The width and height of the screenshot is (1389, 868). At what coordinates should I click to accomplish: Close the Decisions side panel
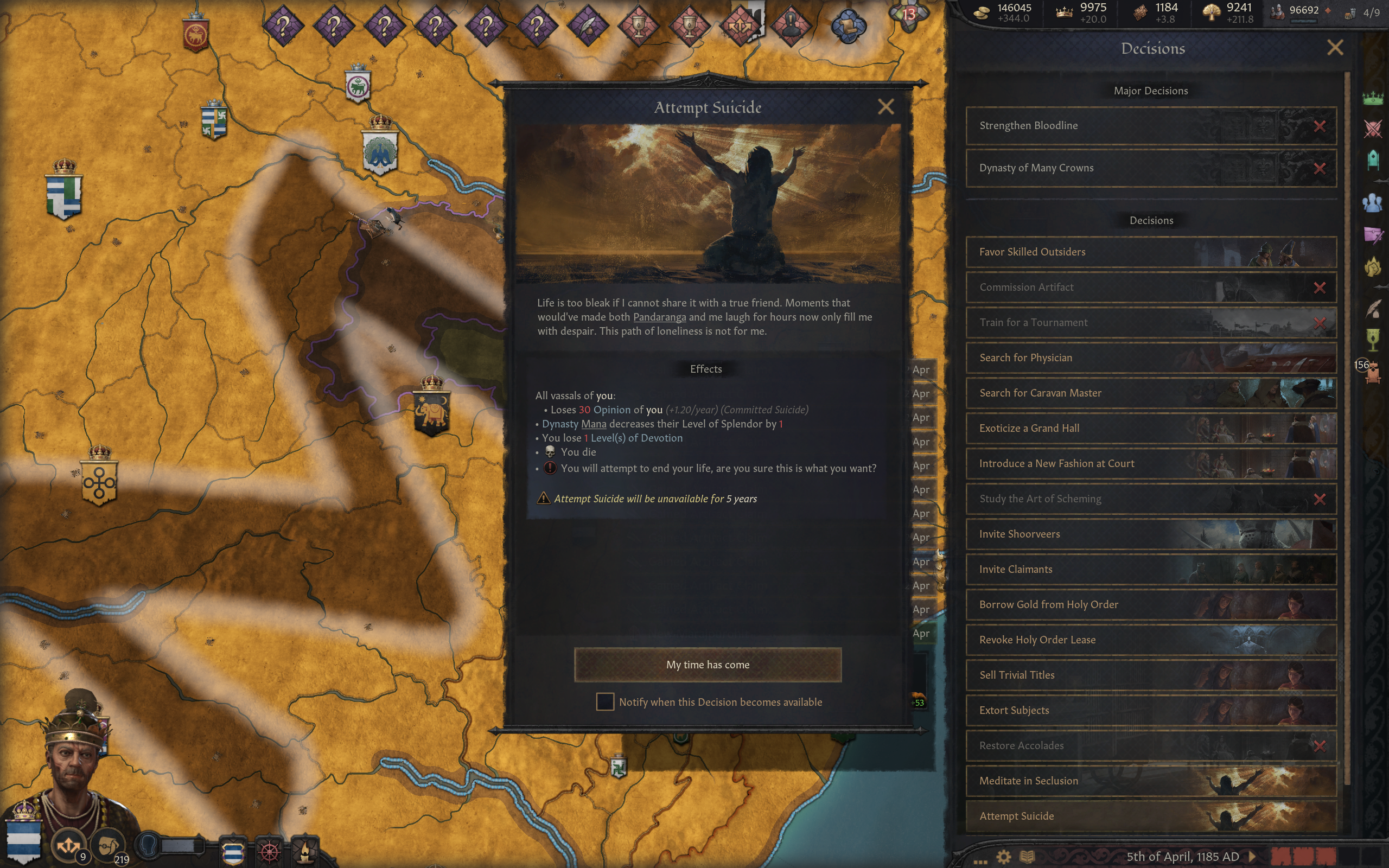[1335, 48]
